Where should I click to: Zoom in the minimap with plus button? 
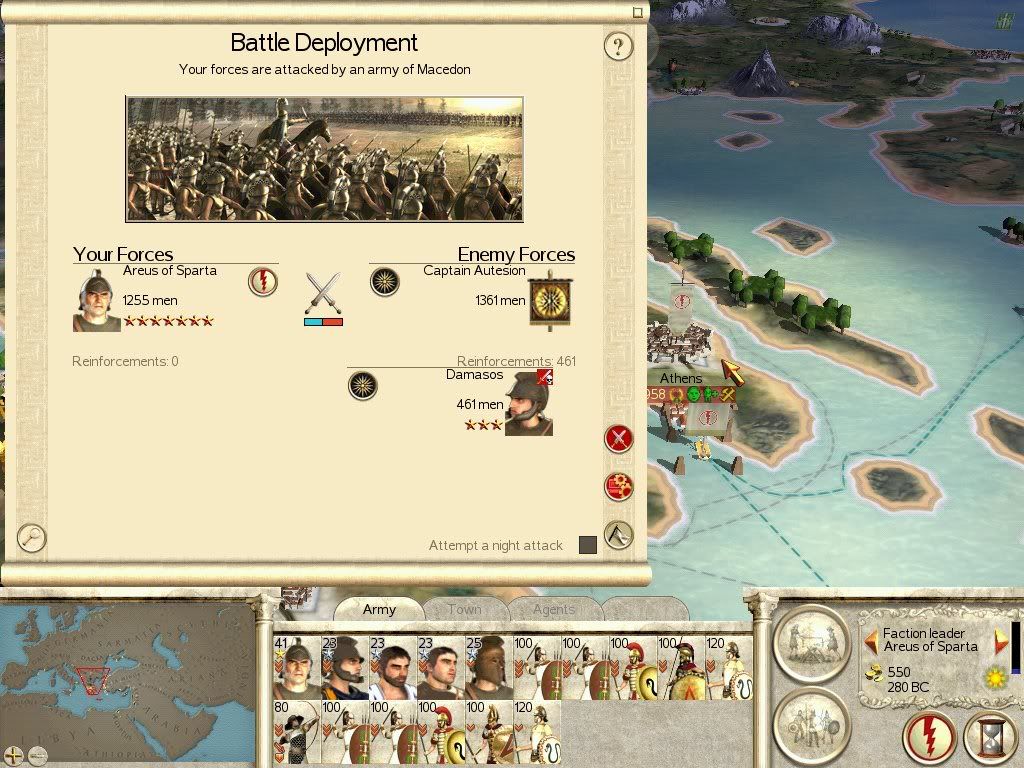(14, 755)
